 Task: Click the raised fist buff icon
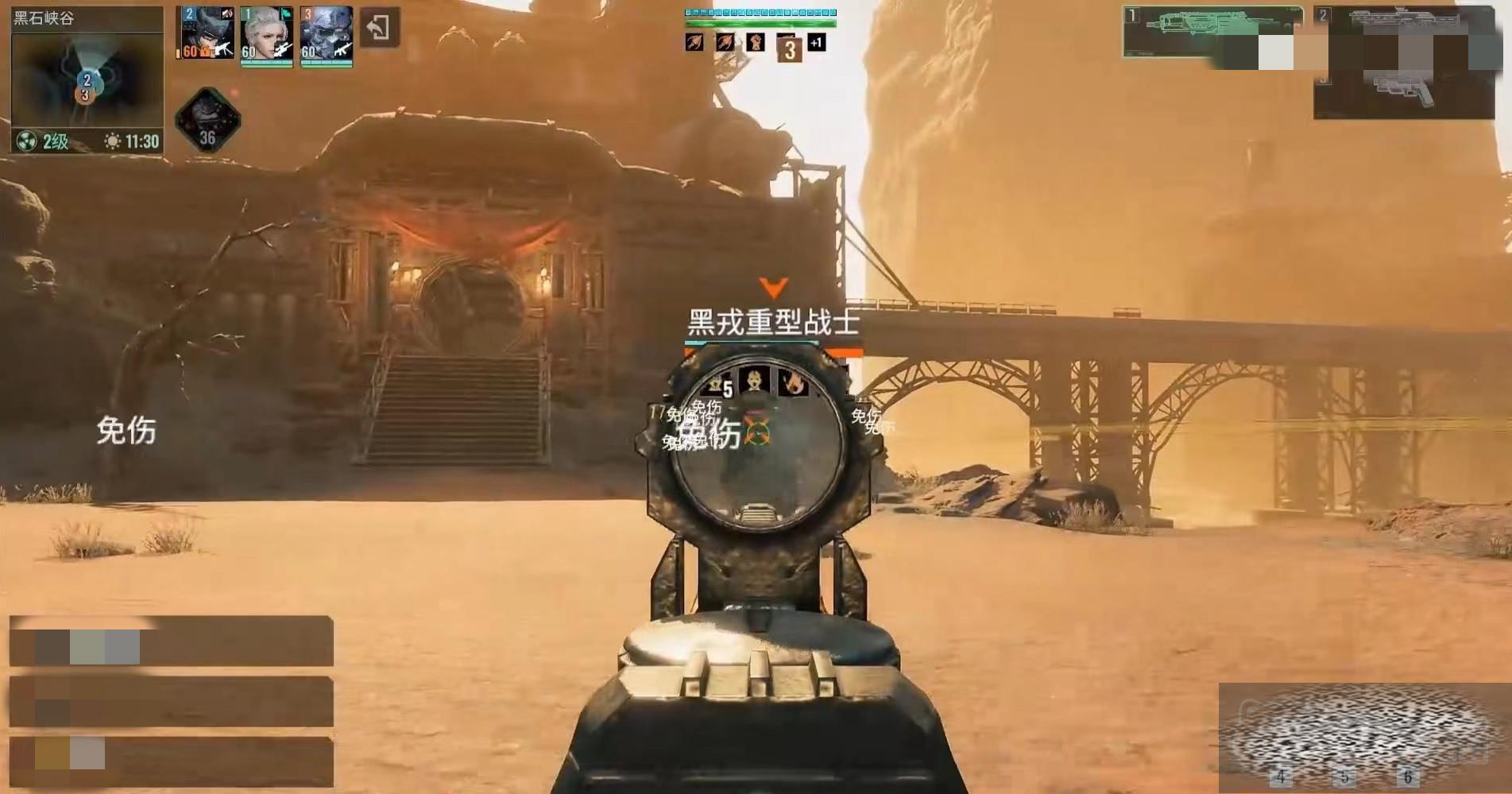755,42
